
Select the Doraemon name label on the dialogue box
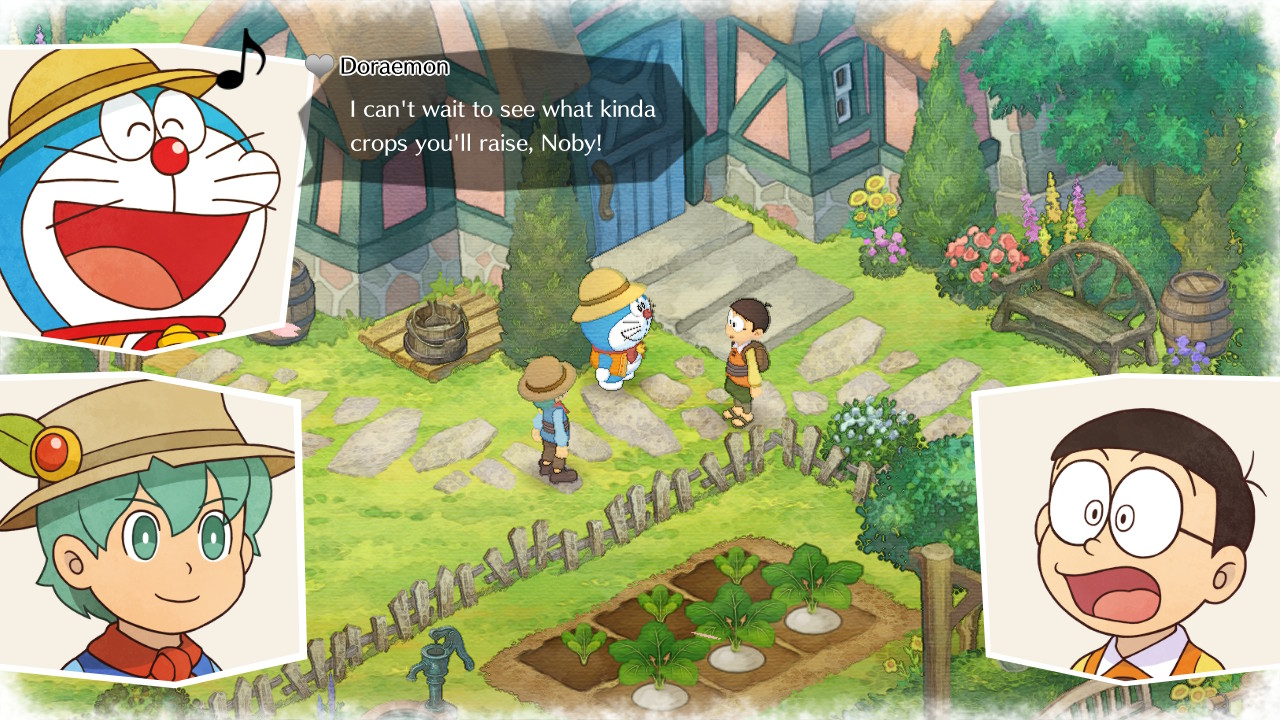click(392, 66)
